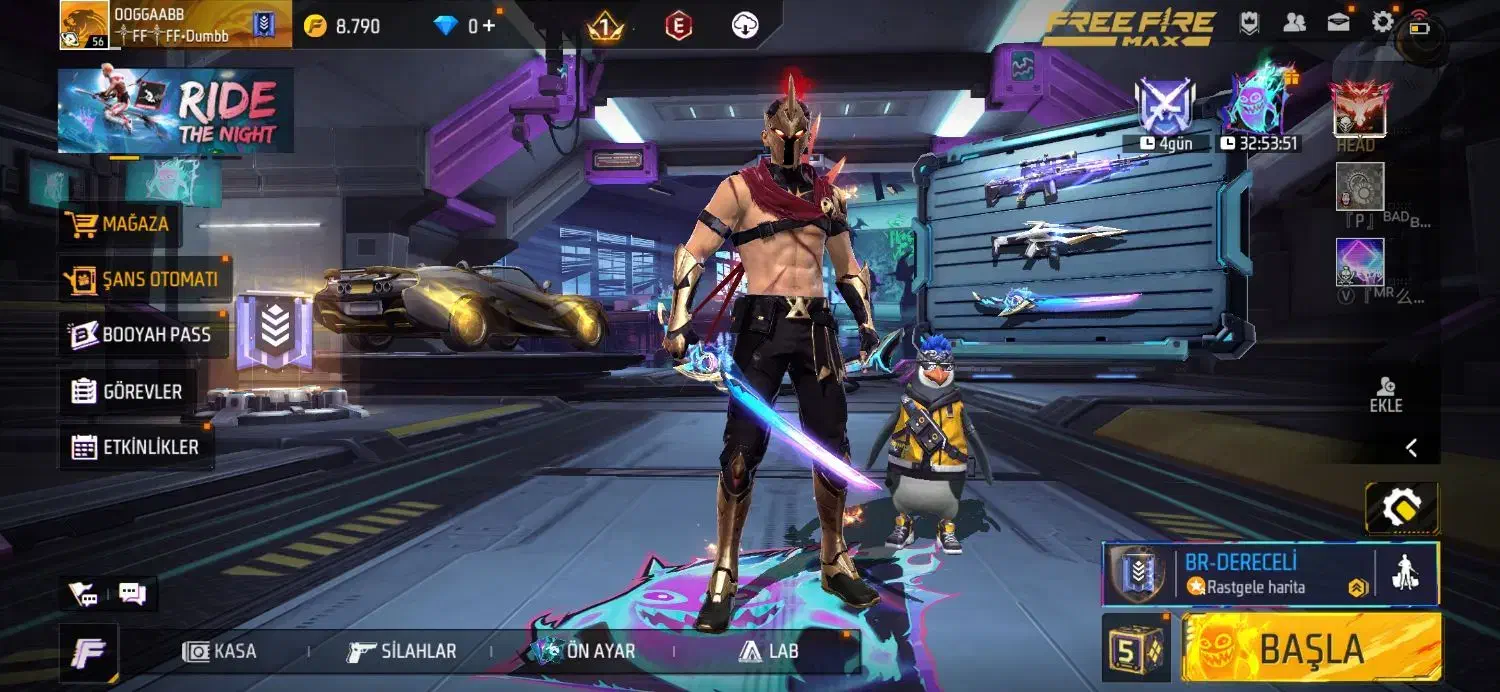Open the friends list icon
The width and height of the screenshot is (1500, 692).
1294,23
